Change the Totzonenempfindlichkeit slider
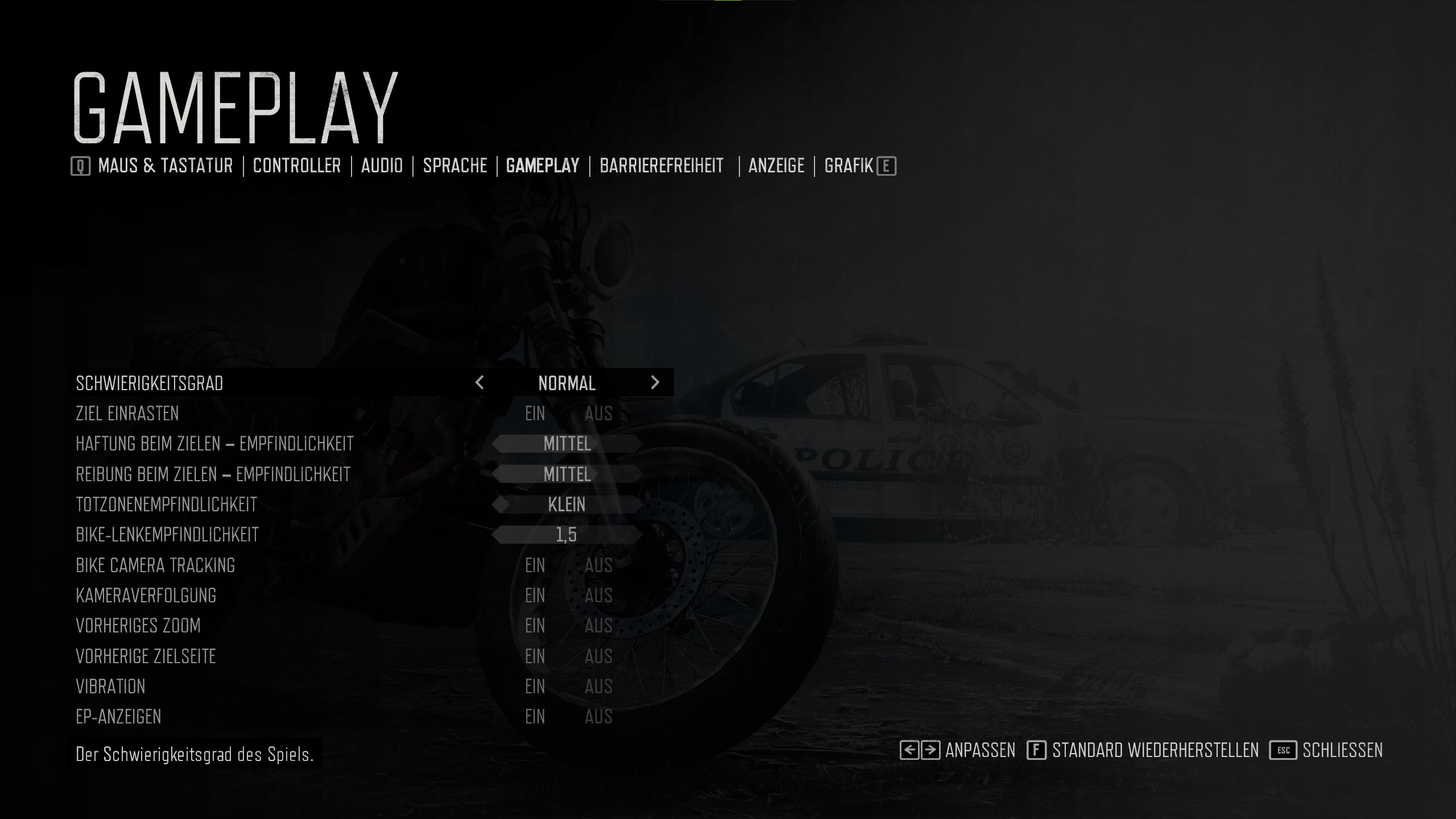1456x819 pixels. pyautogui.click(x=567, y=504)
